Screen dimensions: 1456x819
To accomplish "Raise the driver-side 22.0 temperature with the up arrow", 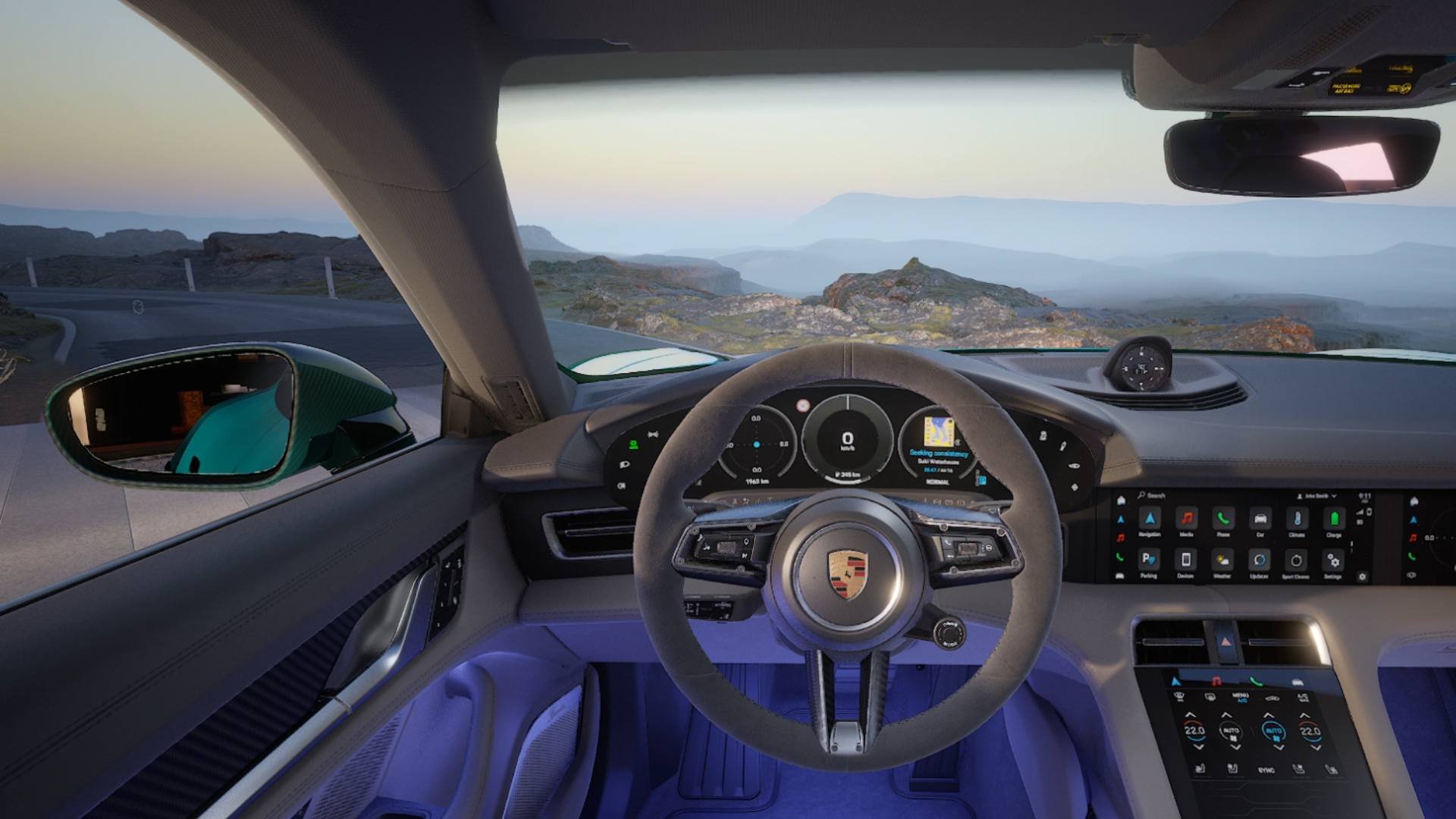I will click(1191, 715).
